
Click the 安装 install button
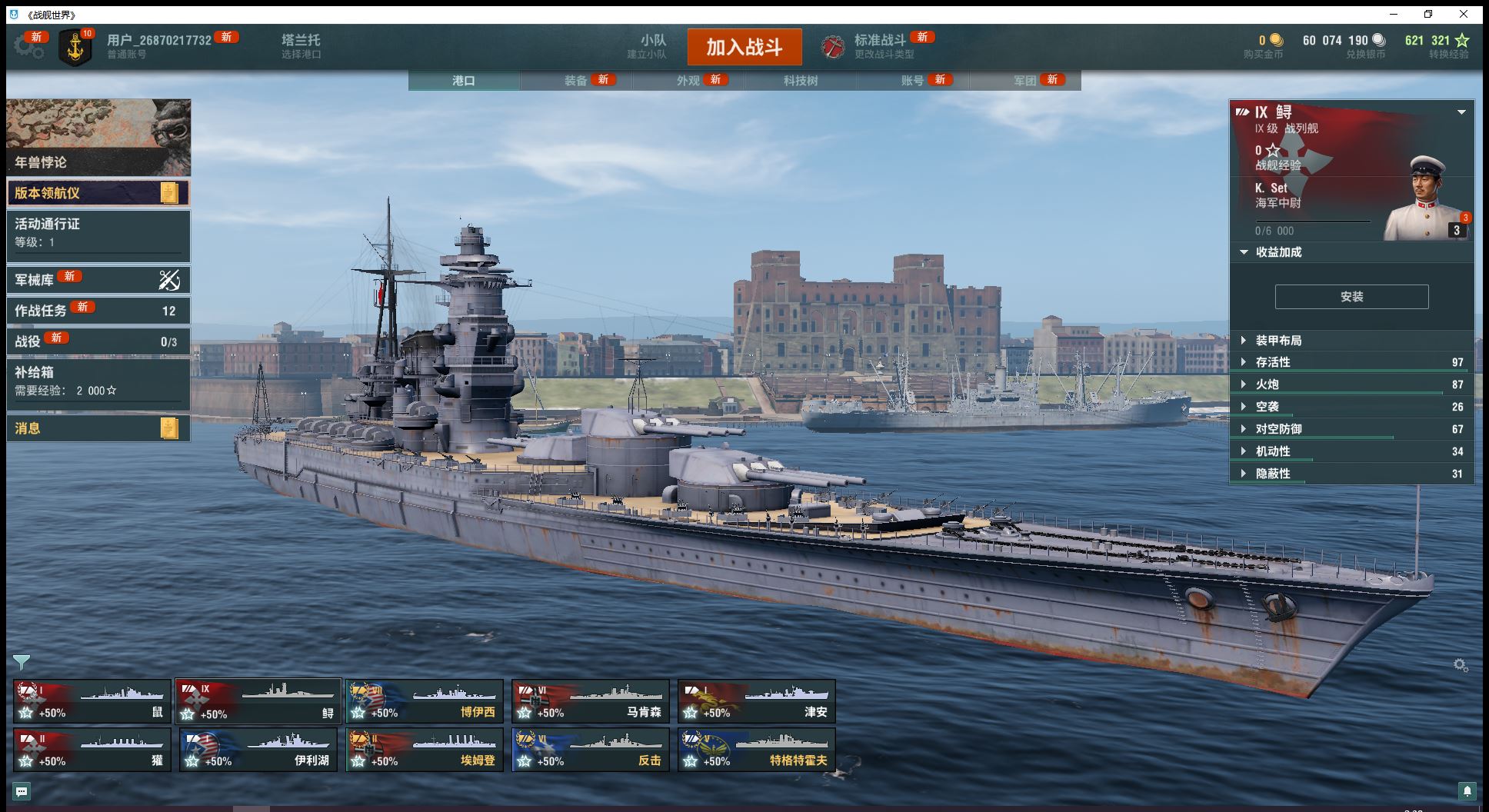pyautogui.click(x=1351, y=297)
